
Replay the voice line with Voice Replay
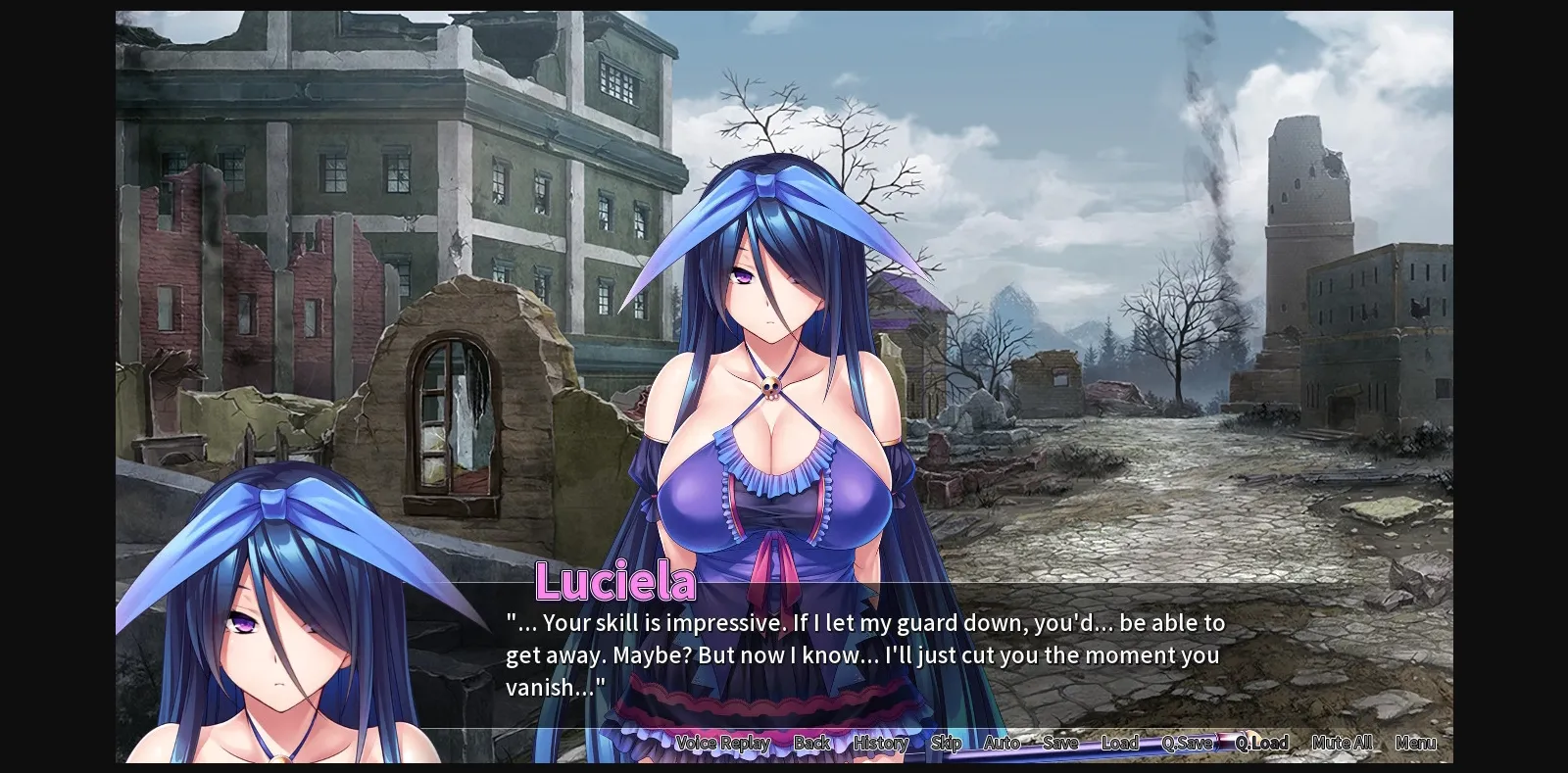point(723,744)
